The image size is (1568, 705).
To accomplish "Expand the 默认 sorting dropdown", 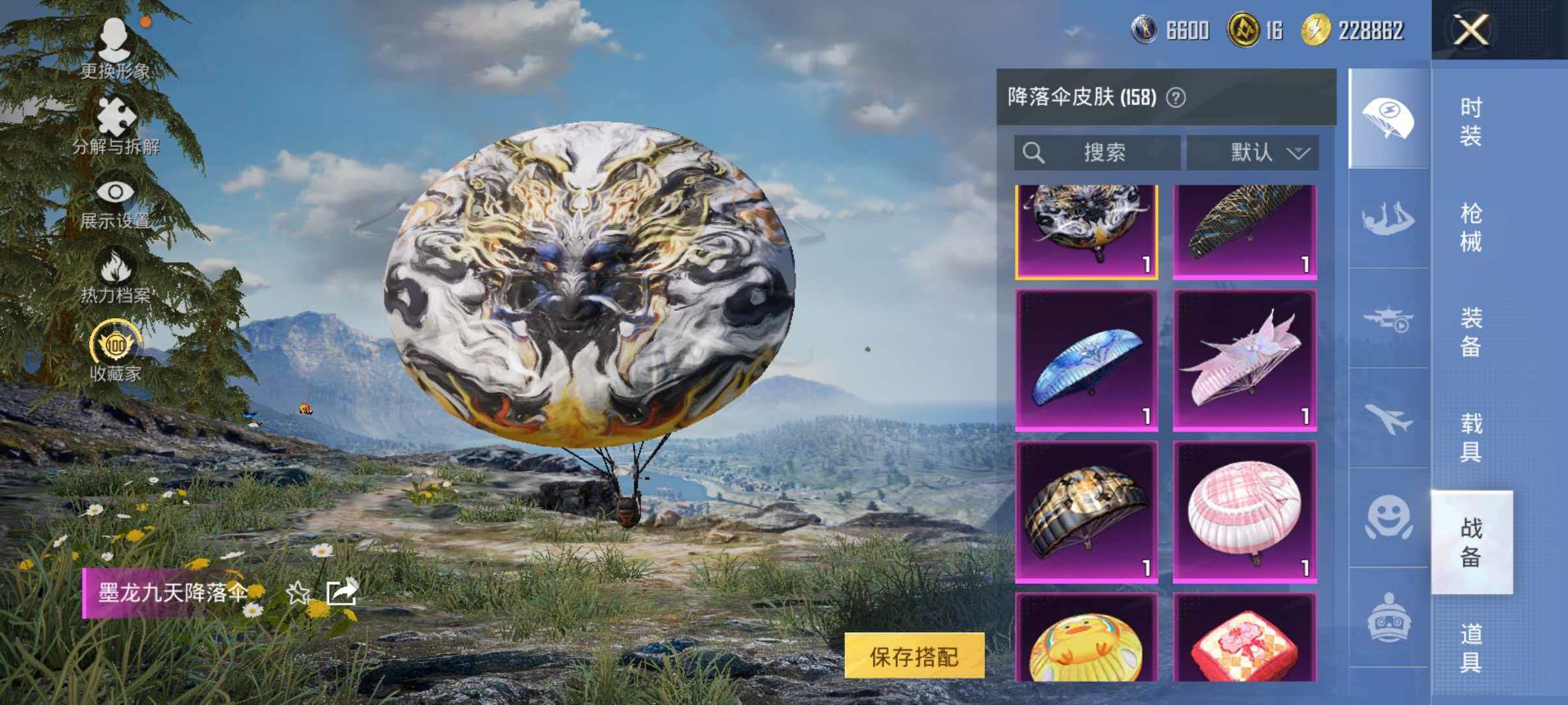I will [x=1251, y=152].
